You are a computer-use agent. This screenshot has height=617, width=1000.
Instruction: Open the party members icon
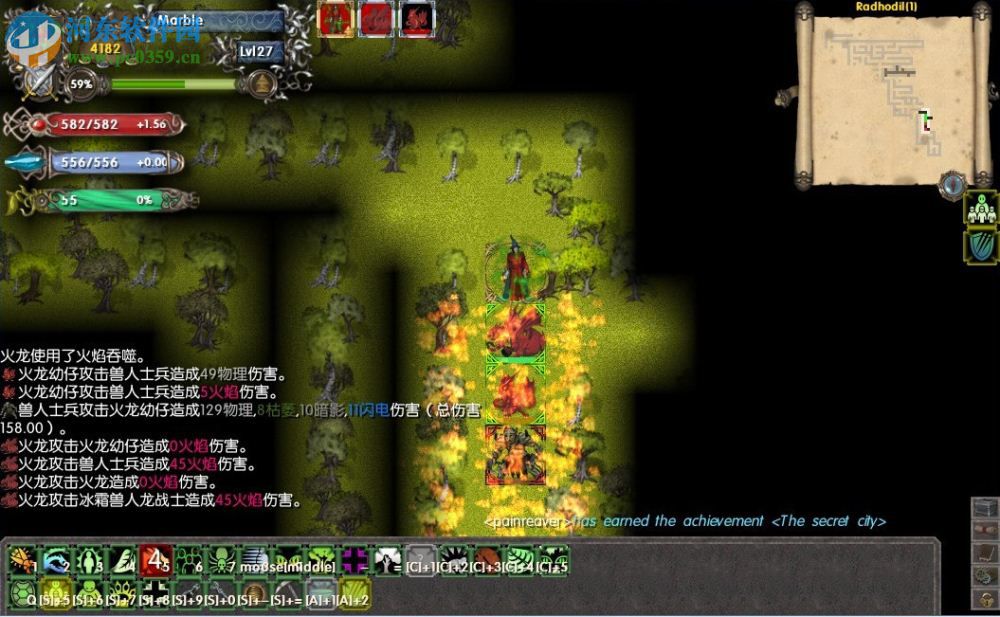(x=981, y=210)
